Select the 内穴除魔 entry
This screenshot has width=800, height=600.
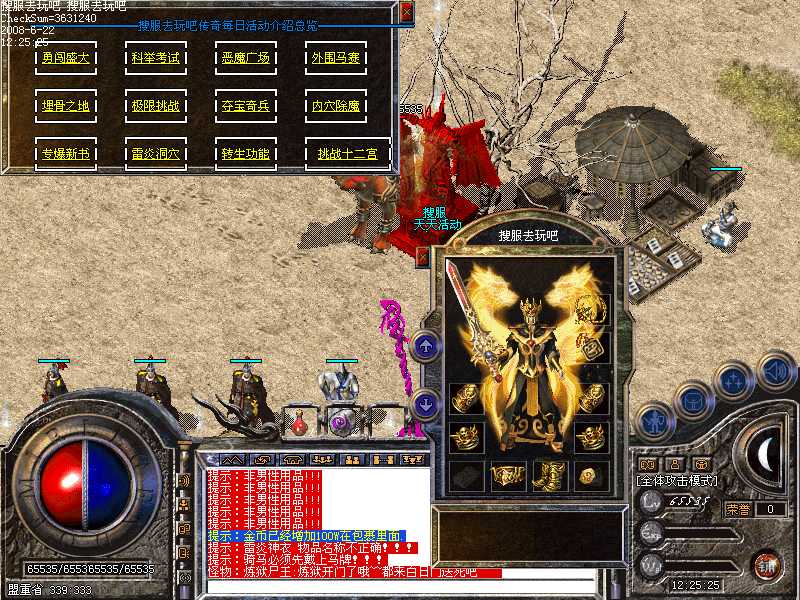tap(335, 105)
